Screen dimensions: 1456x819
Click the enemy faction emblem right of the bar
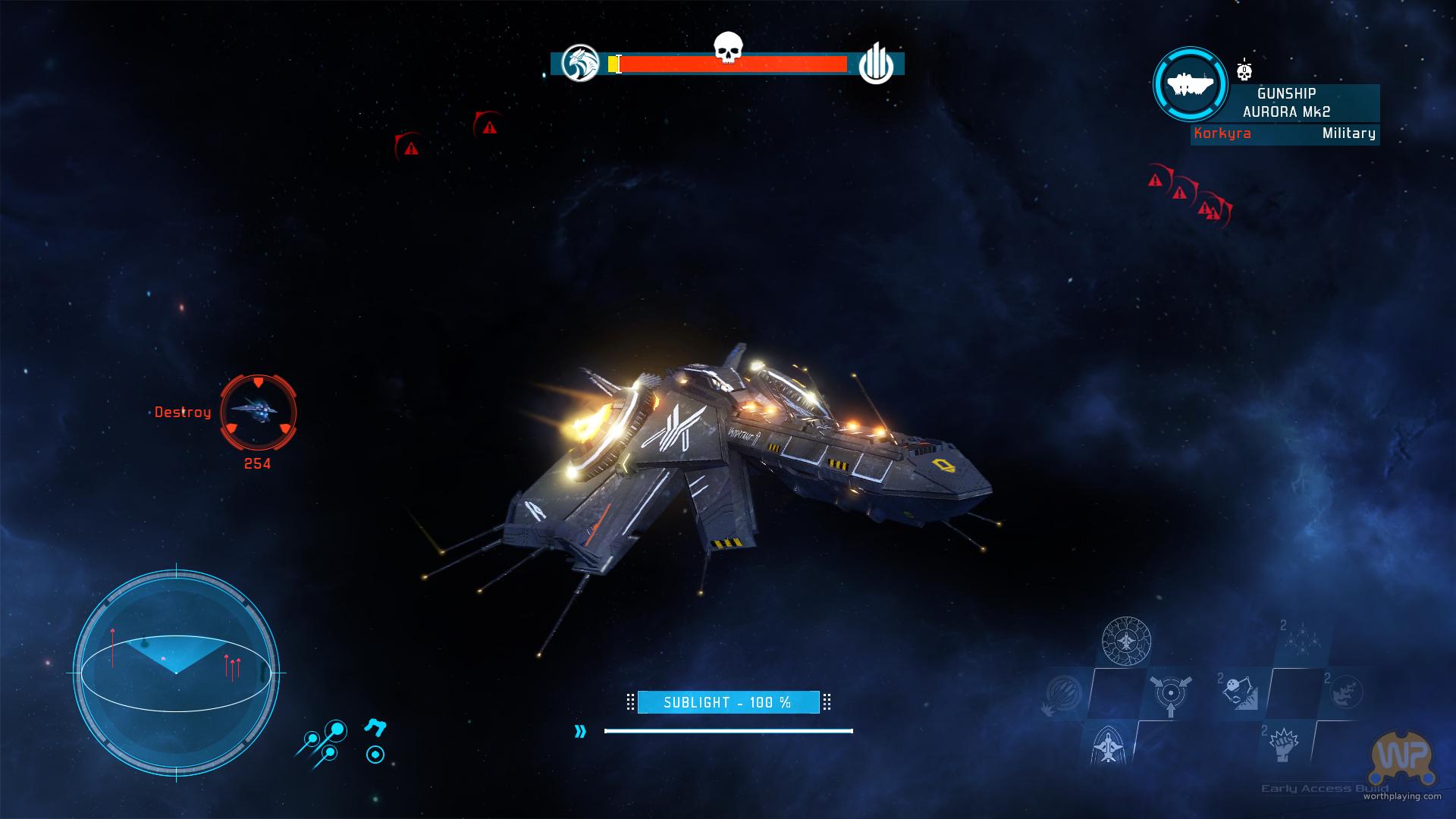pyautogui.click(x=876, y=64)
